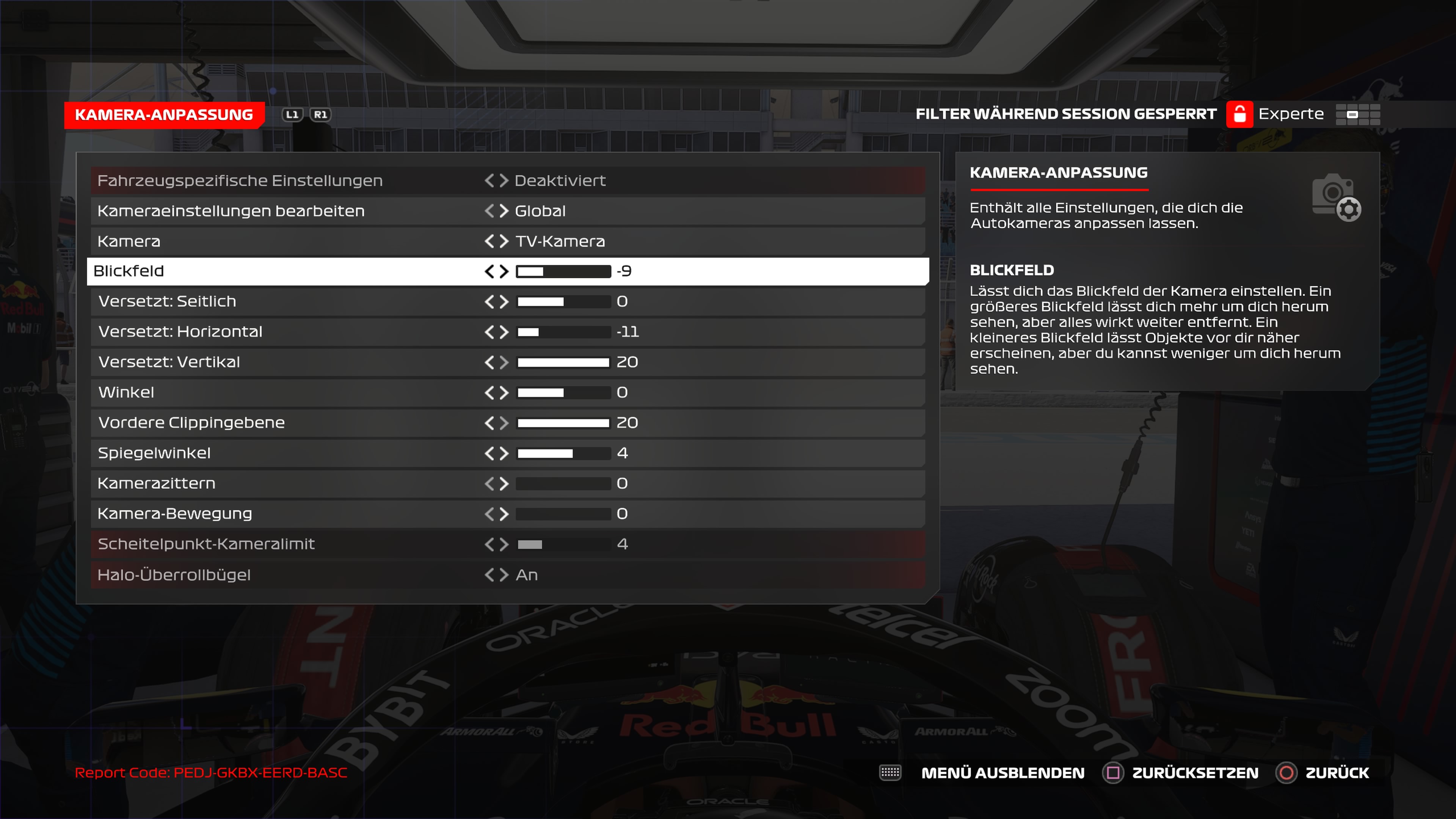This screenshot has height=819, width=1456.
Task: Select the Kameraeinstellungen bearbeiten row
Action: (x=231, y=211)
